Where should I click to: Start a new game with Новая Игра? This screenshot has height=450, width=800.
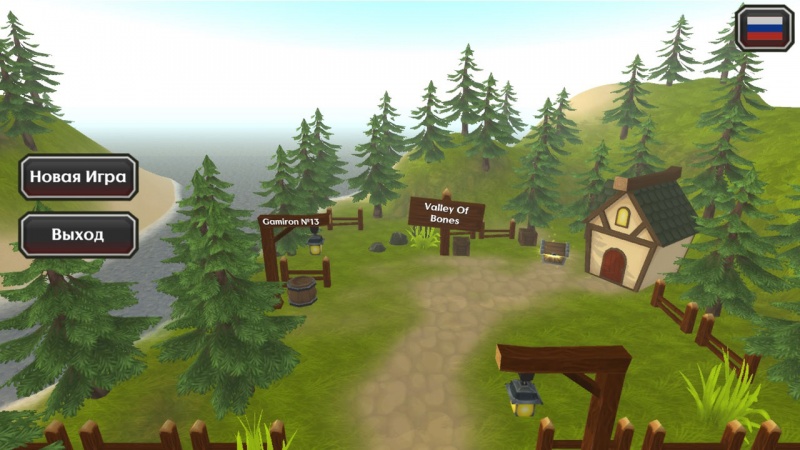coord(78,178)
